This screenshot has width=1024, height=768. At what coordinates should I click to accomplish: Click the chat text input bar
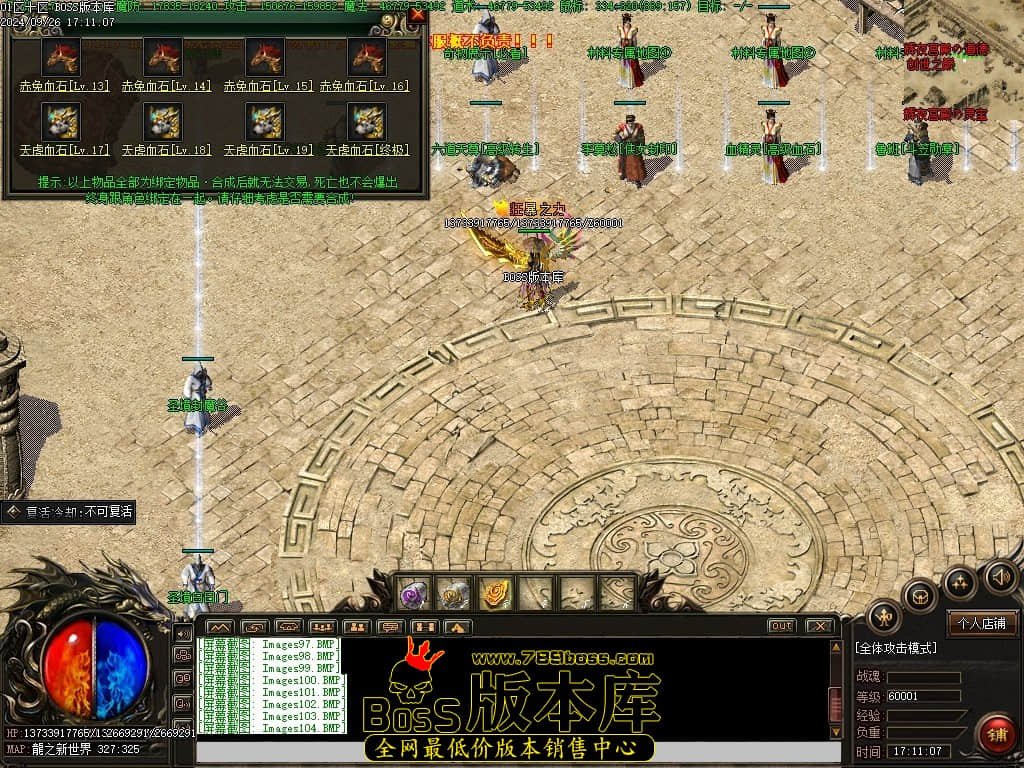pos(515,750)
